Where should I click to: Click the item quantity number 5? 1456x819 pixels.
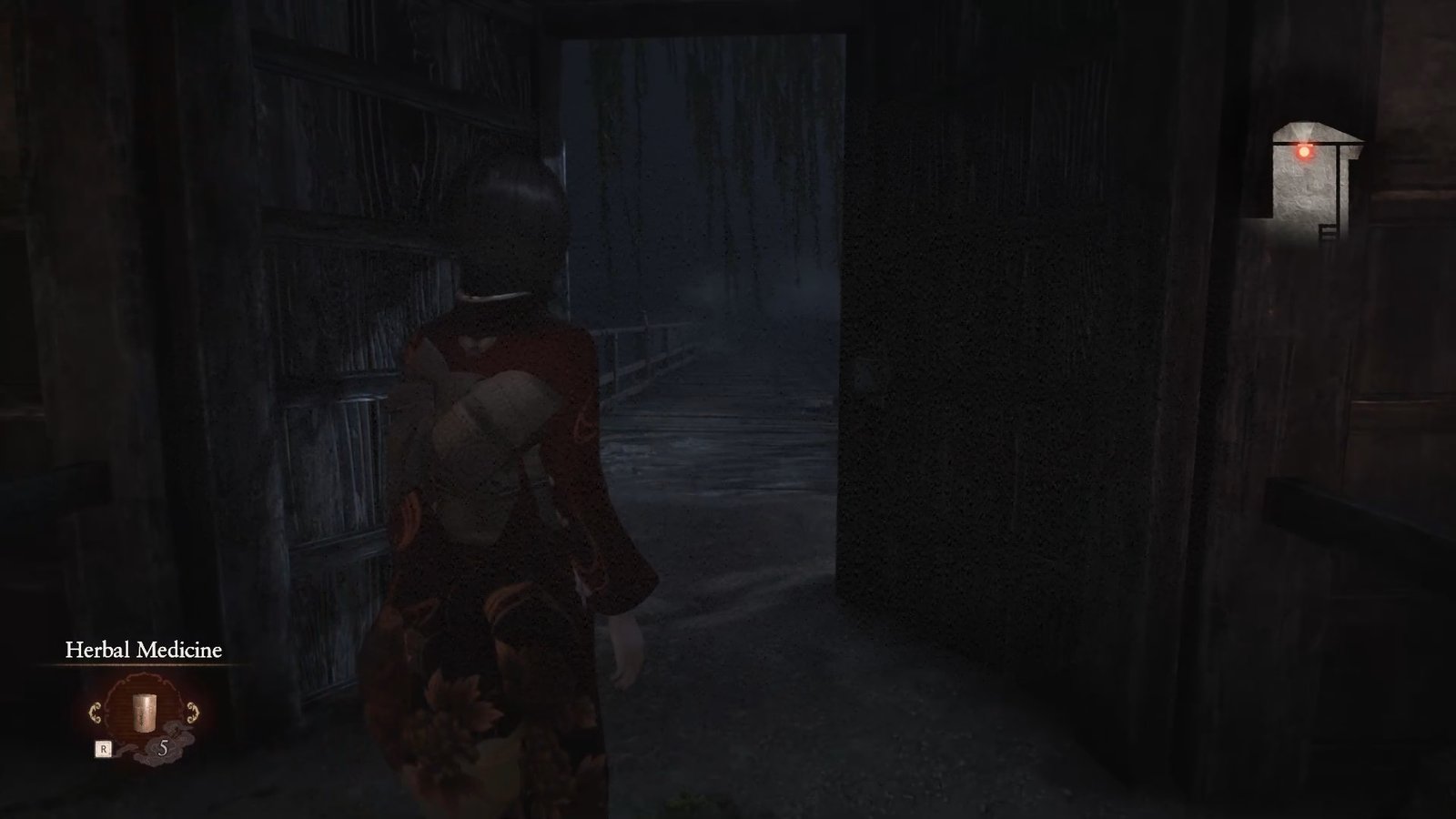[165, 747]
